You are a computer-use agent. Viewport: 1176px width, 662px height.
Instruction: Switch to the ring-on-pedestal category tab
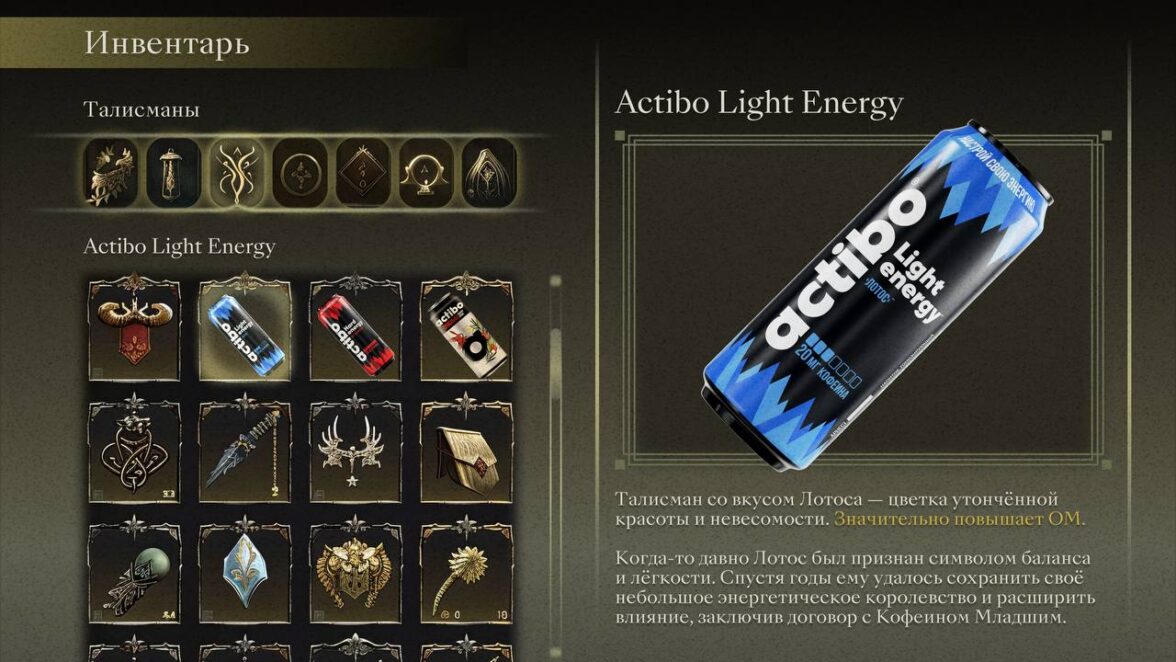tap(426, 173)
